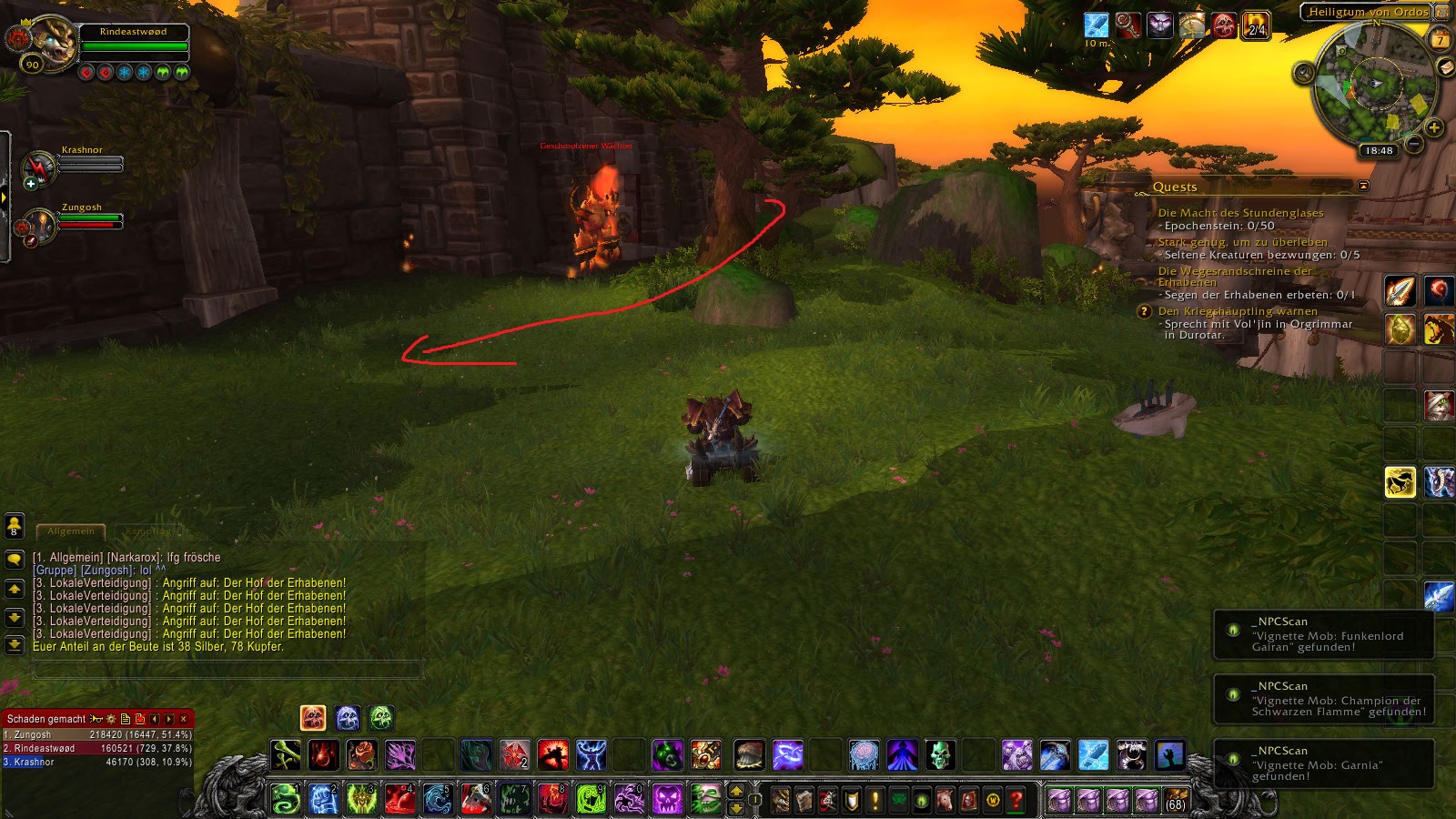Open the backpack showing 68 free slots

pos(1175,800)
